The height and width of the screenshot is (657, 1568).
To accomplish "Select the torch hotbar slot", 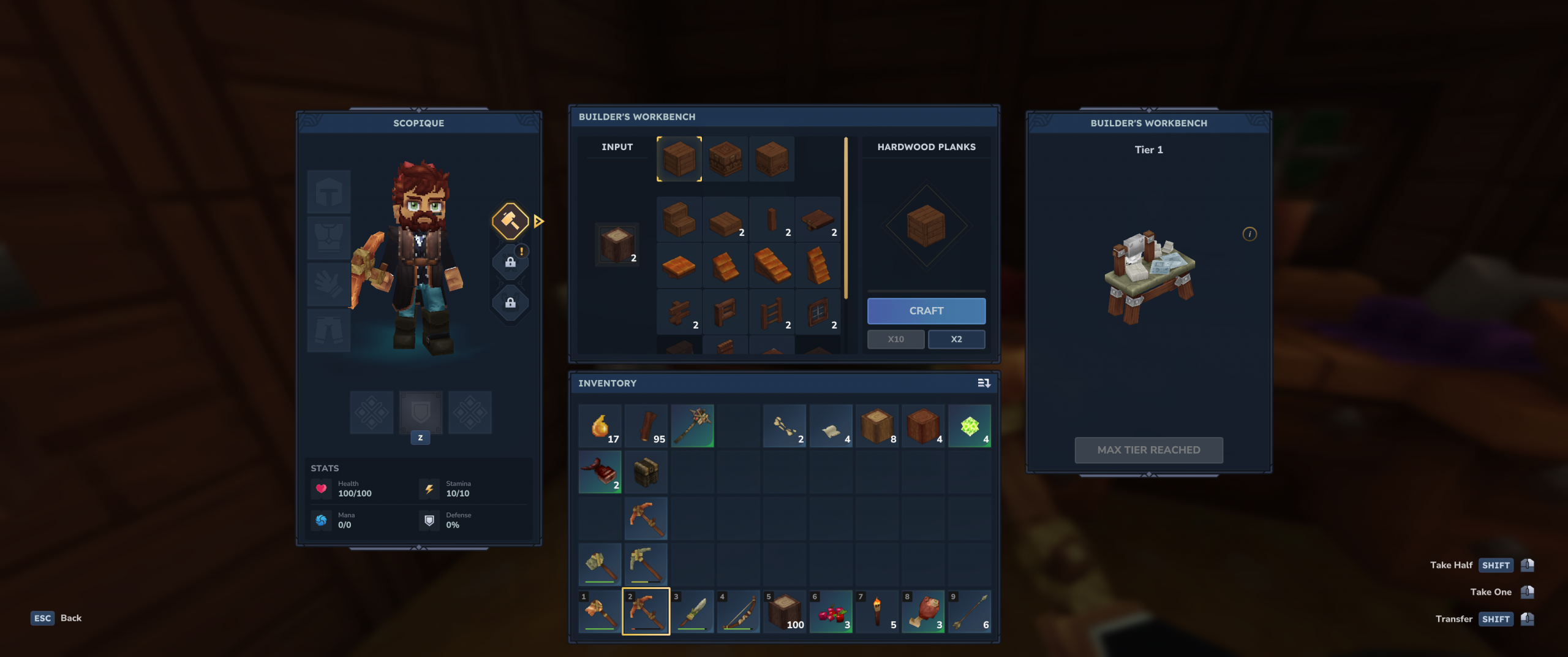I will (x=876, y=611).
